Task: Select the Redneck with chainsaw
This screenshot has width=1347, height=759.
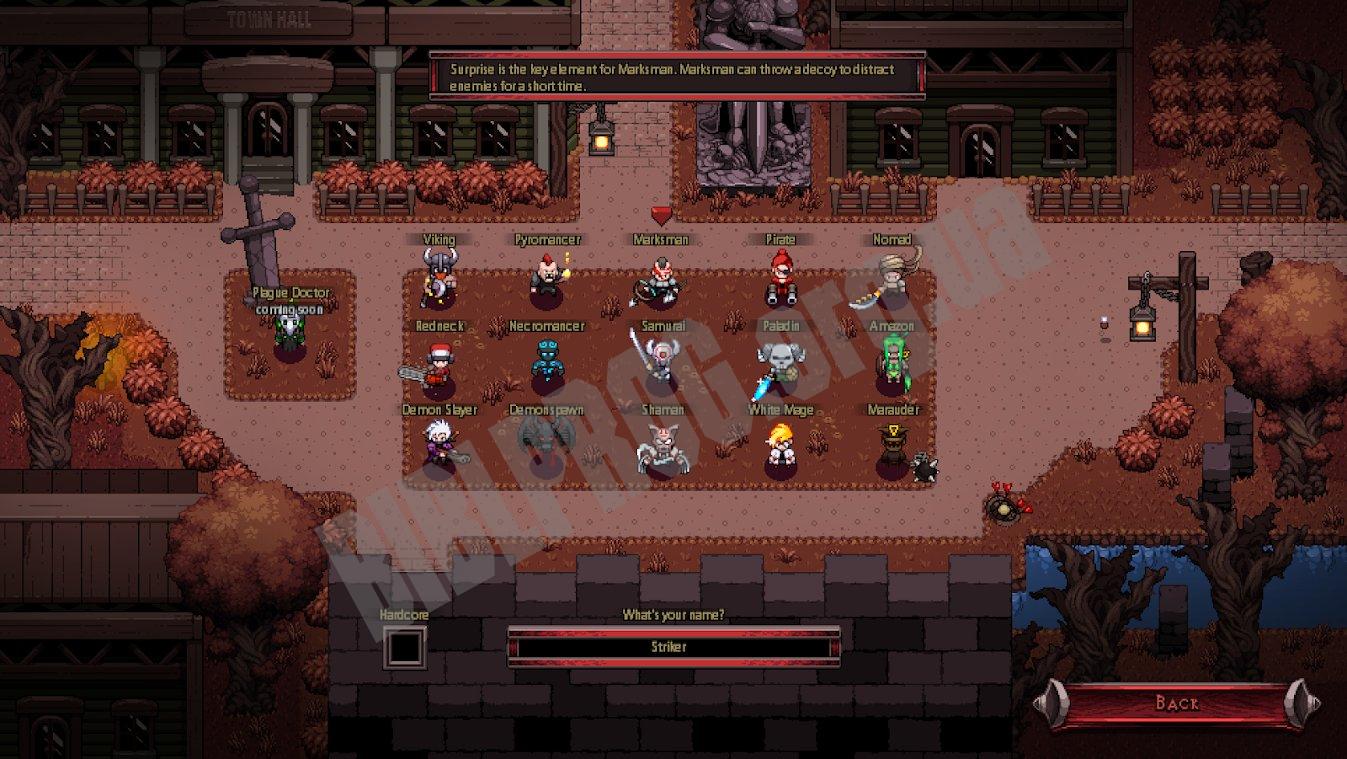Action: point(436,367)
